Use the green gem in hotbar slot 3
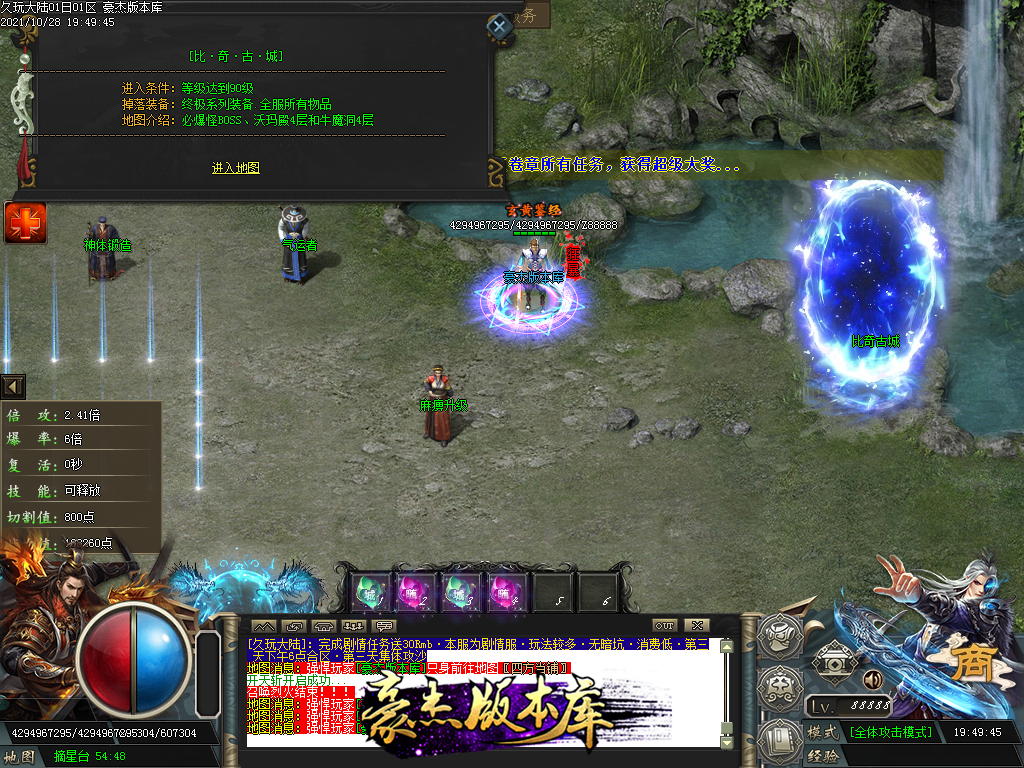 pyautogui.click(x=462, y=592)
